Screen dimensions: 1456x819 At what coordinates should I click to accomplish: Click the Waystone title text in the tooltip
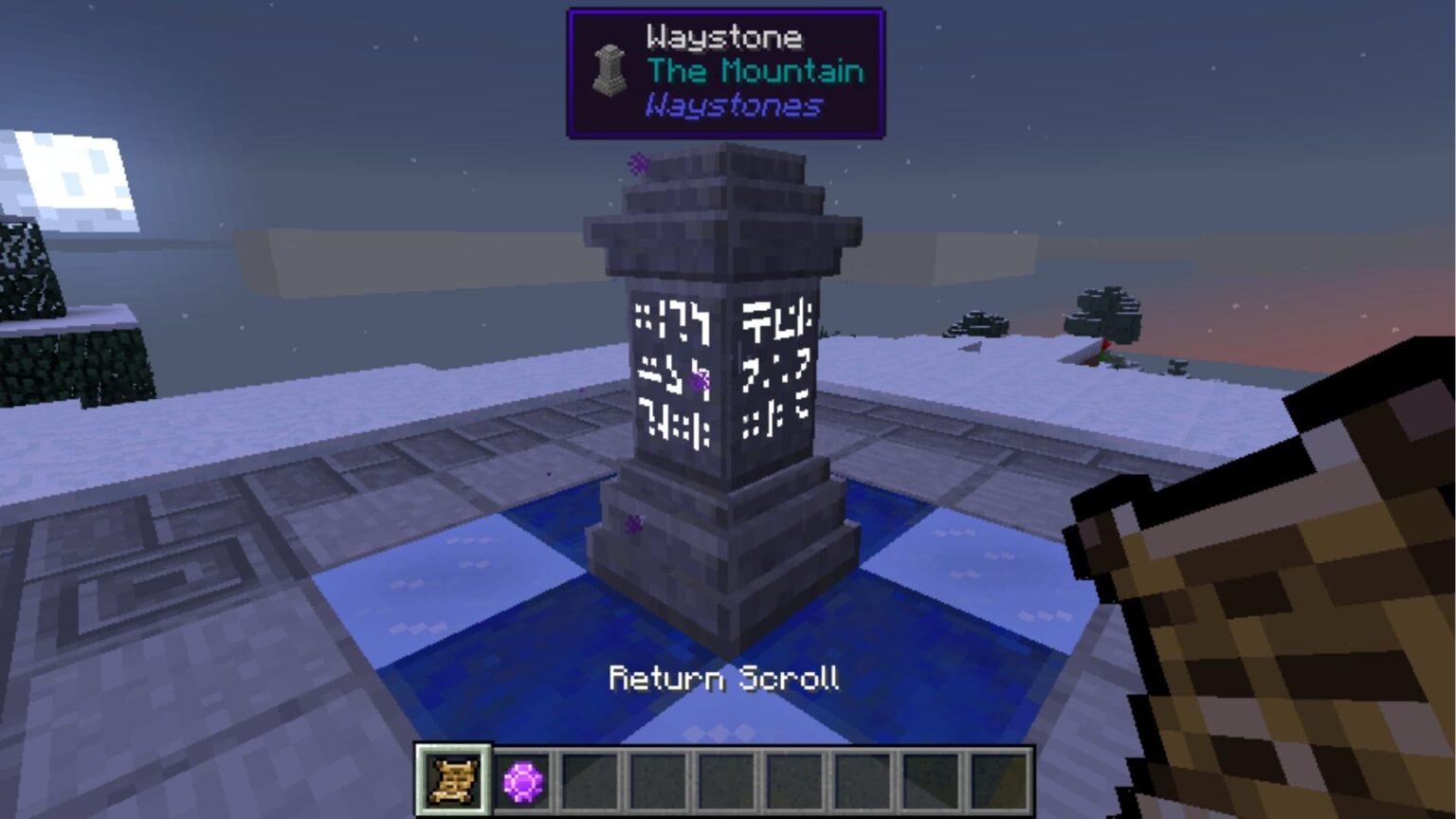click(x=723, y=37)
